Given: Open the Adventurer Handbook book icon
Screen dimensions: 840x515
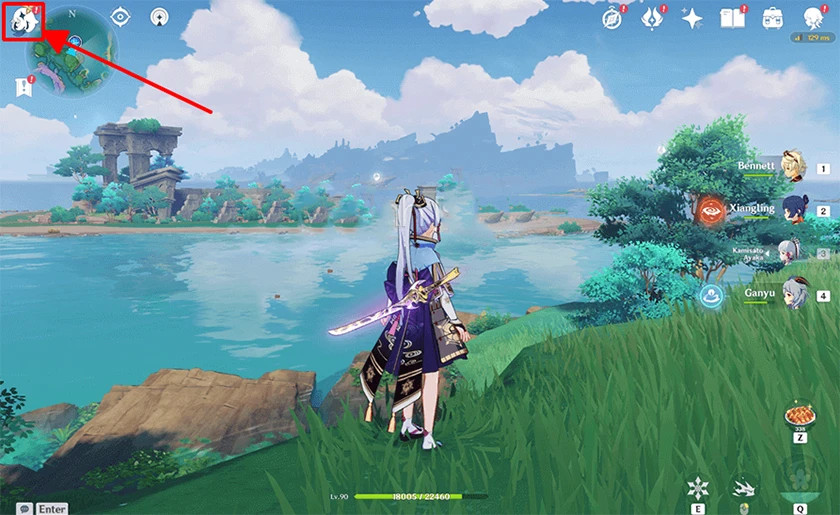Looking at the screenshot, I should tap(732, 17).
